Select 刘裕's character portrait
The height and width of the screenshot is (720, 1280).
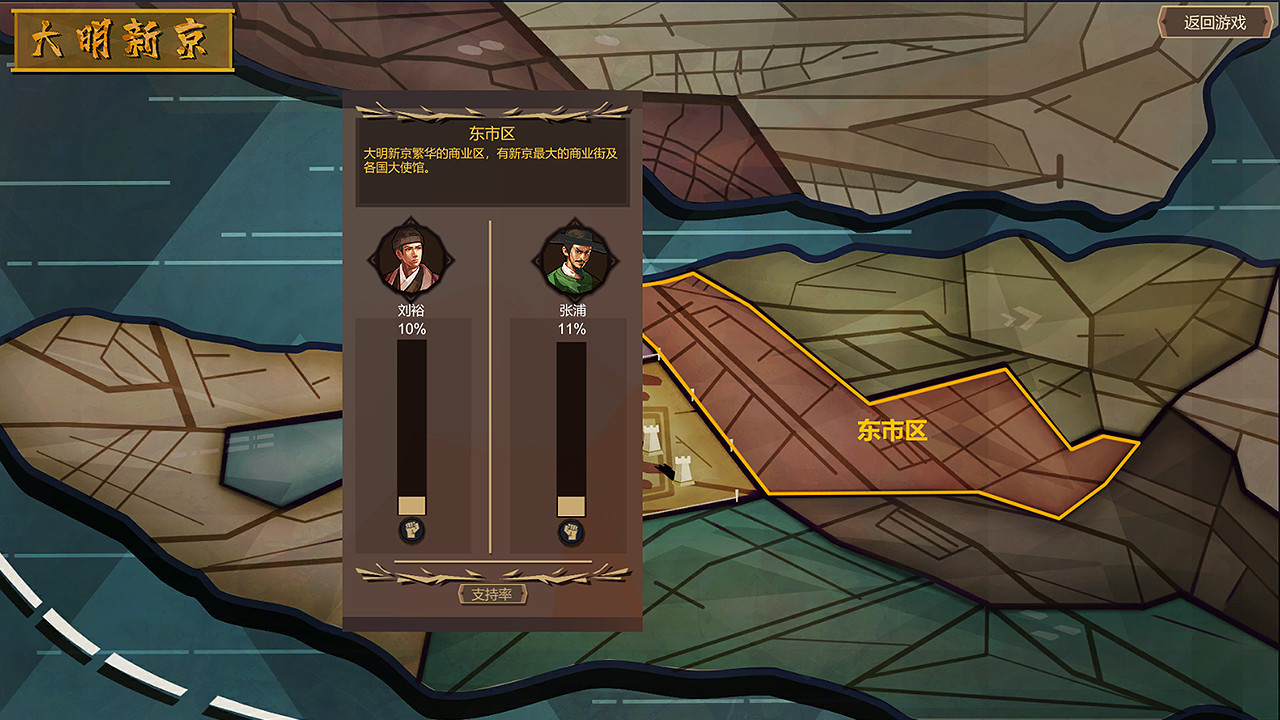(x=414, y=259)
